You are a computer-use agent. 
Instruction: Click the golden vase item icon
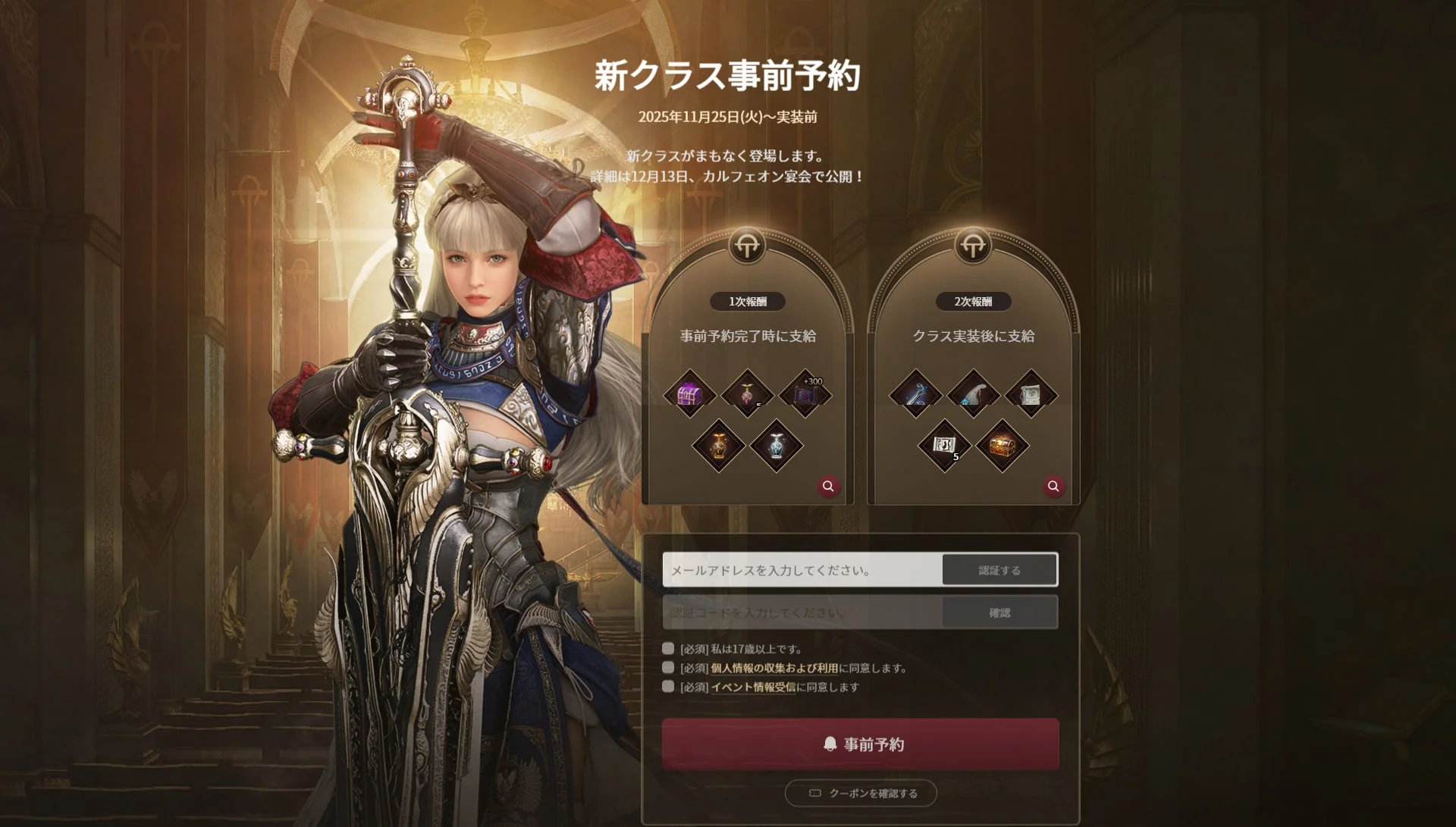[719, 446]
